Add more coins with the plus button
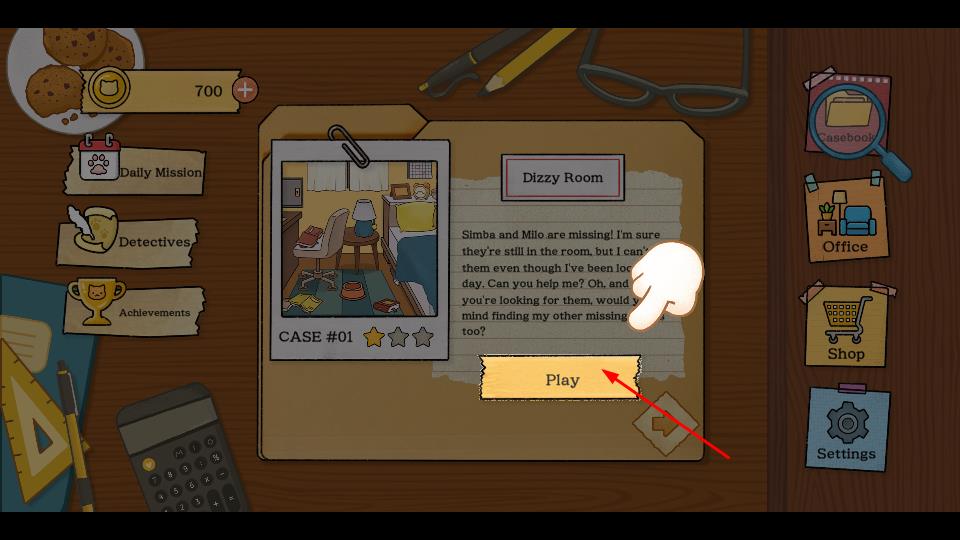This screenshot has height=540, width=960. tap(245, 90)
